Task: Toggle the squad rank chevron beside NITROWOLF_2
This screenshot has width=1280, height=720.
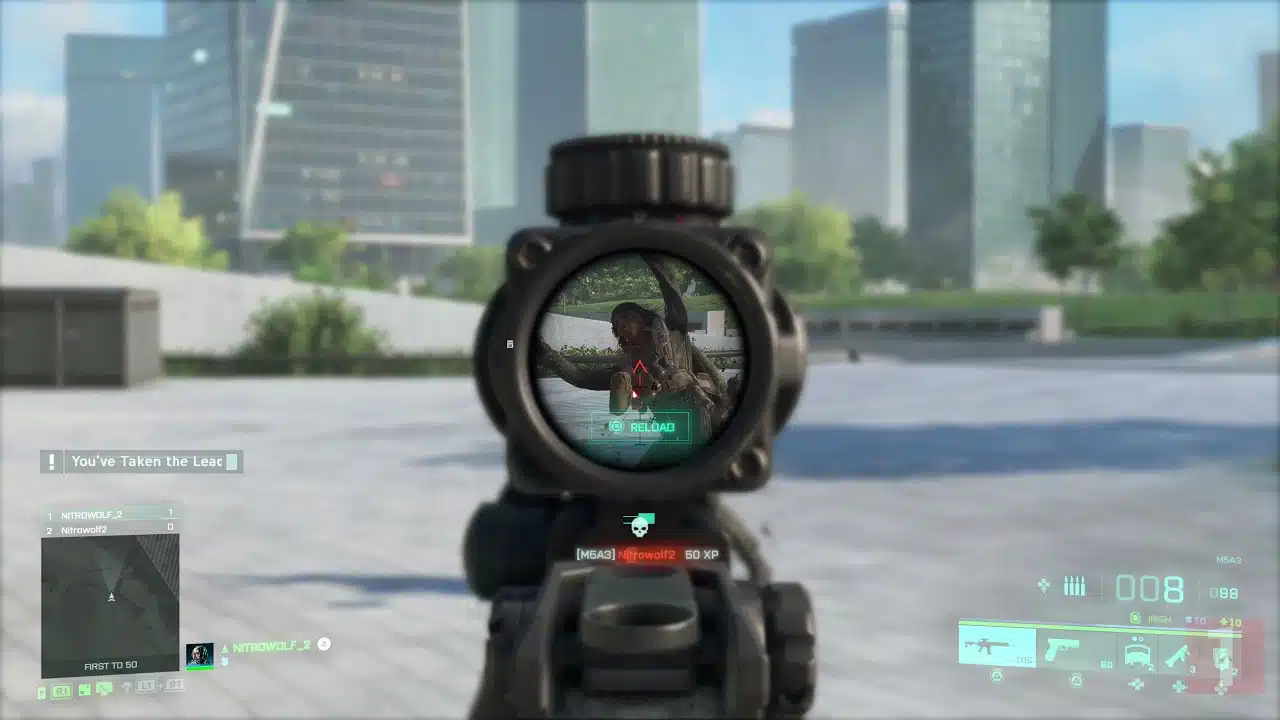Action: 224,649
